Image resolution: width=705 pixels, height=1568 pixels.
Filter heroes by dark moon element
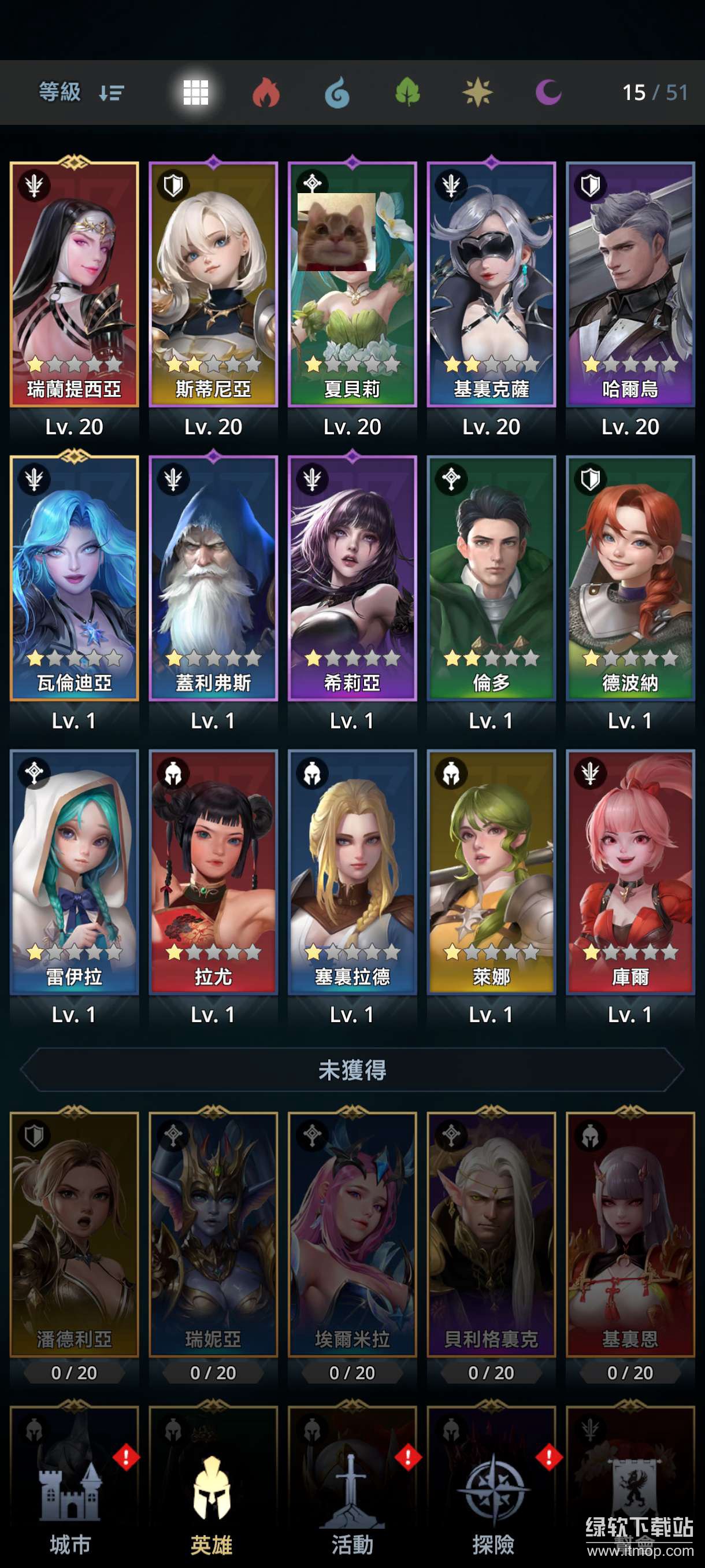coord(548,93)
